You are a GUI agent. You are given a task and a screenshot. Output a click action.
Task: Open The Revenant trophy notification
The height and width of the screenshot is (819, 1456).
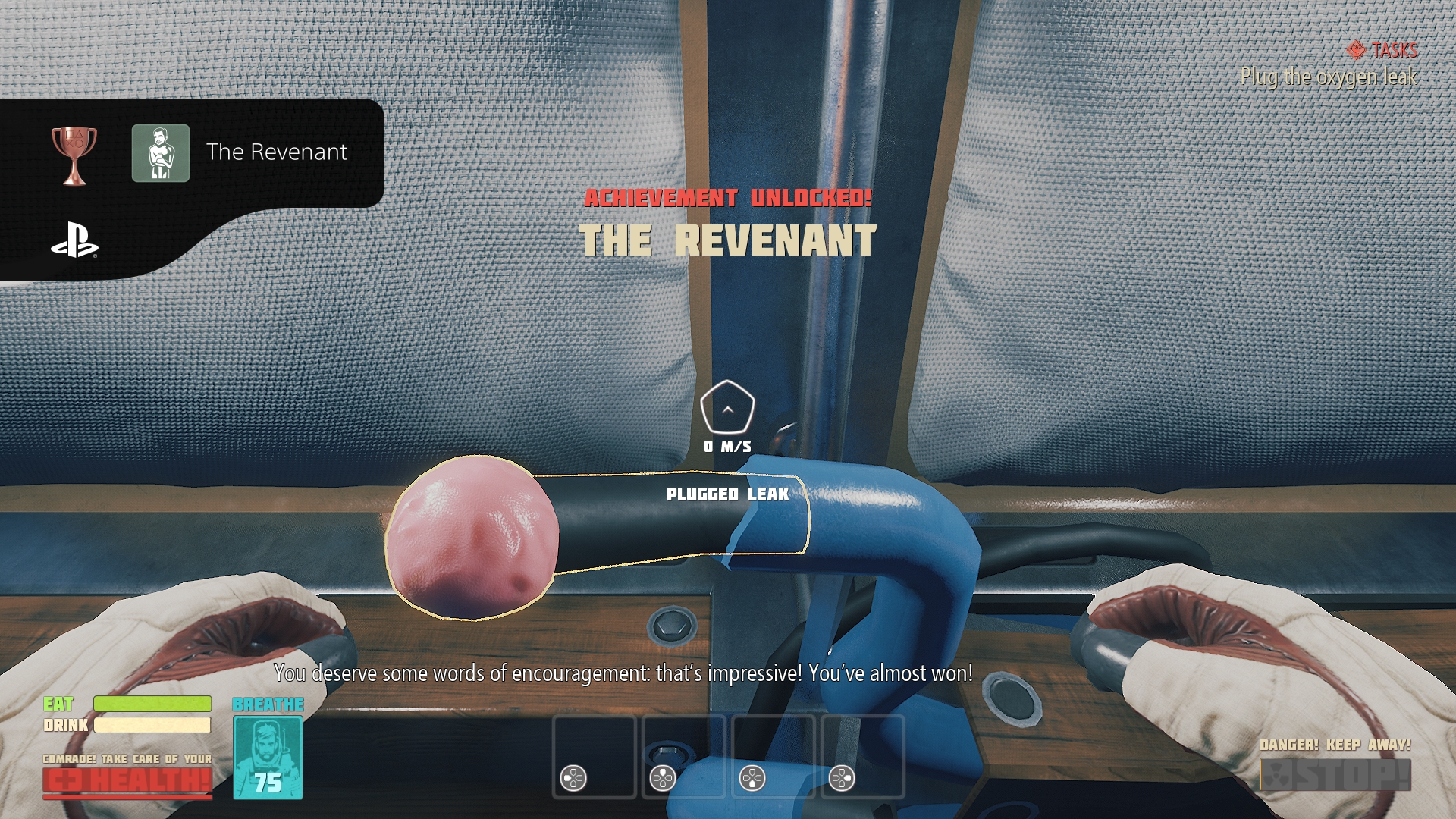(x=227, y=152)
